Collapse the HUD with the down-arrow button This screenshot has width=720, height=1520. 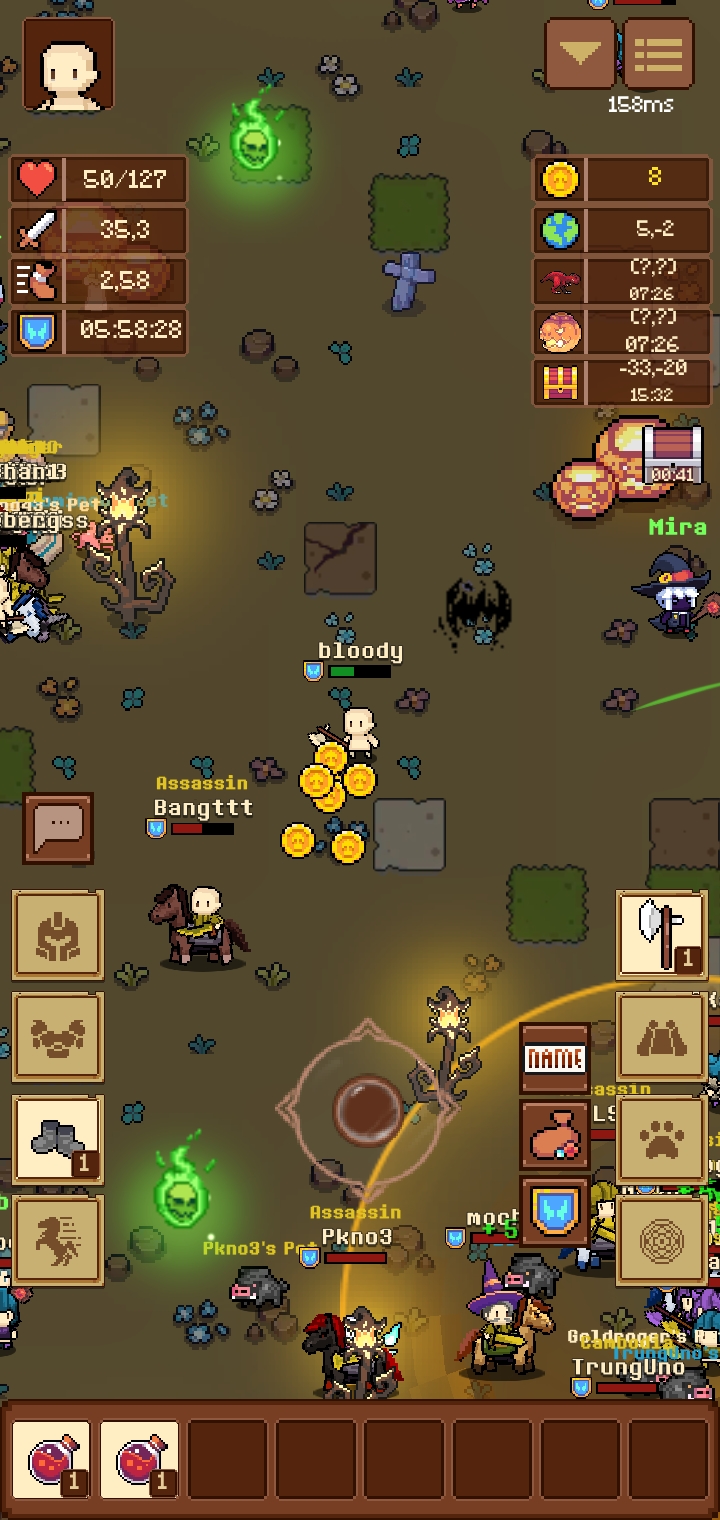click(x=580, y=54)
